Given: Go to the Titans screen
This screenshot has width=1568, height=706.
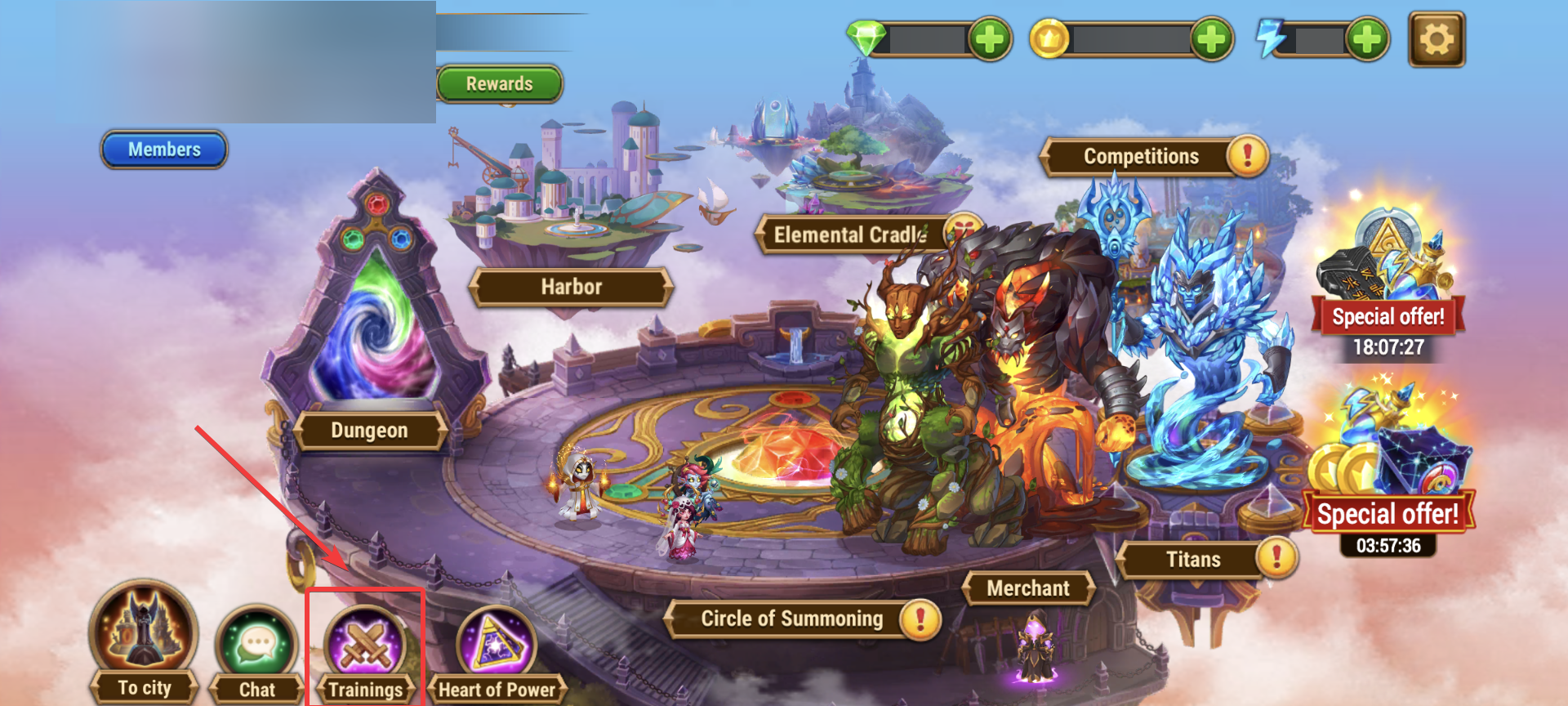Looking at the screenshot, I should (1193, 560).
